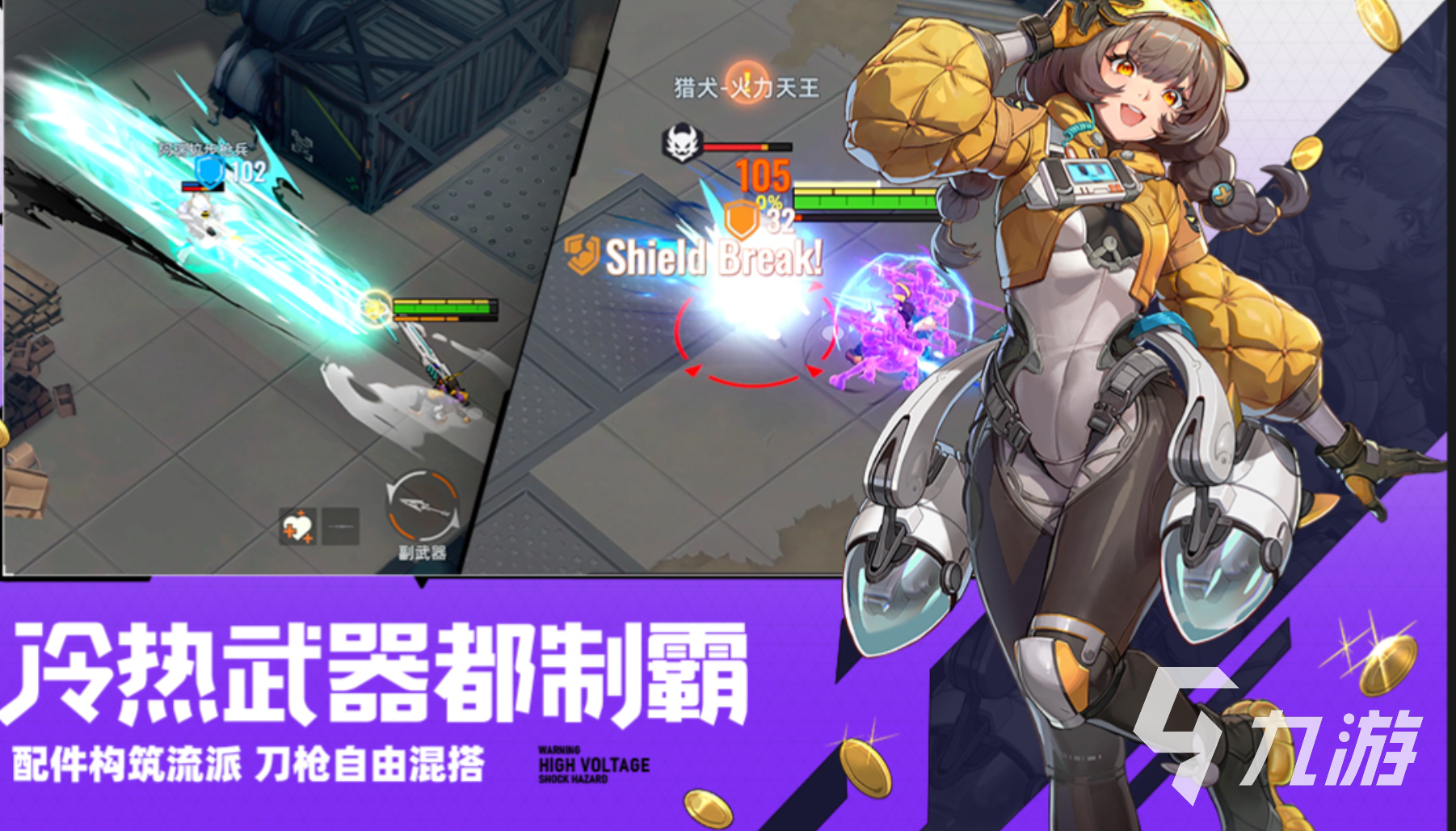The width and height of the screenshot is (1456, 831).
Task: Select the skull emblem above the boss health bar
Action: 684,141
